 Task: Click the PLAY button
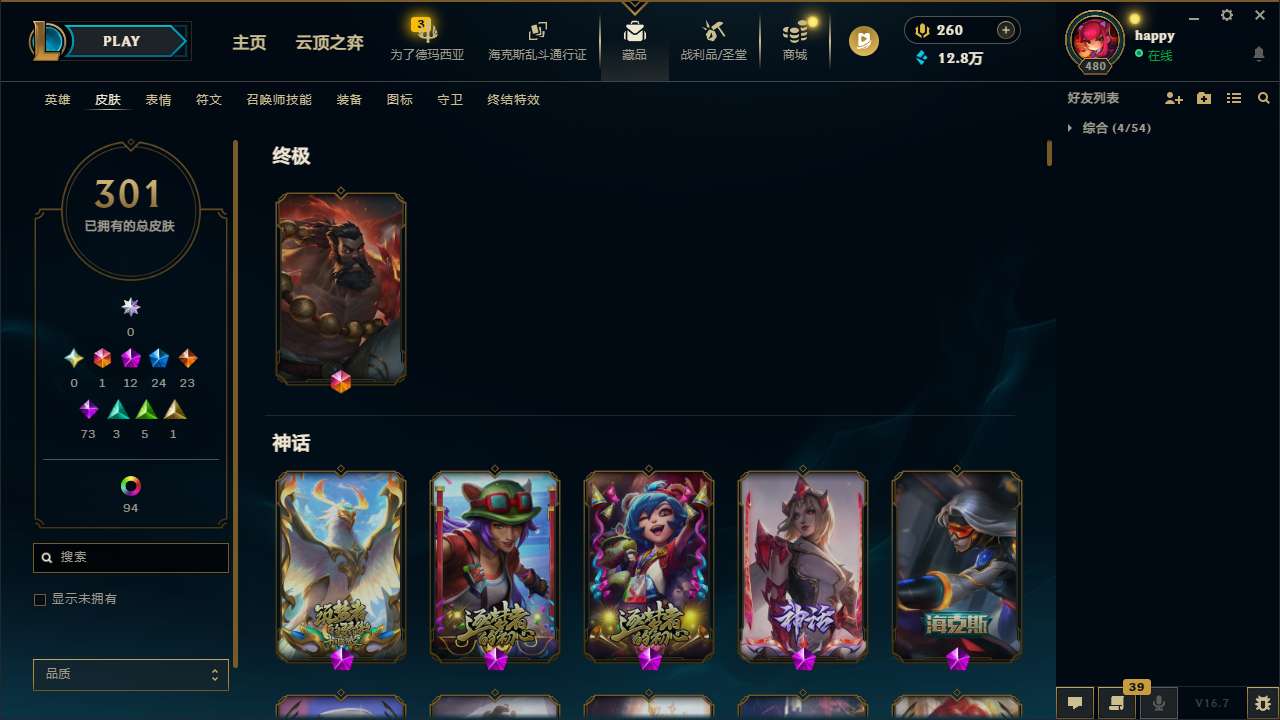click(121, 41)
